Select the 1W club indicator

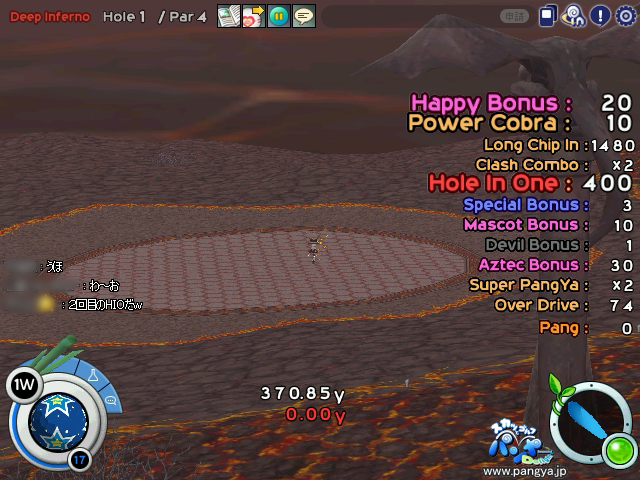pyautogui.click(x=21, y=384)
